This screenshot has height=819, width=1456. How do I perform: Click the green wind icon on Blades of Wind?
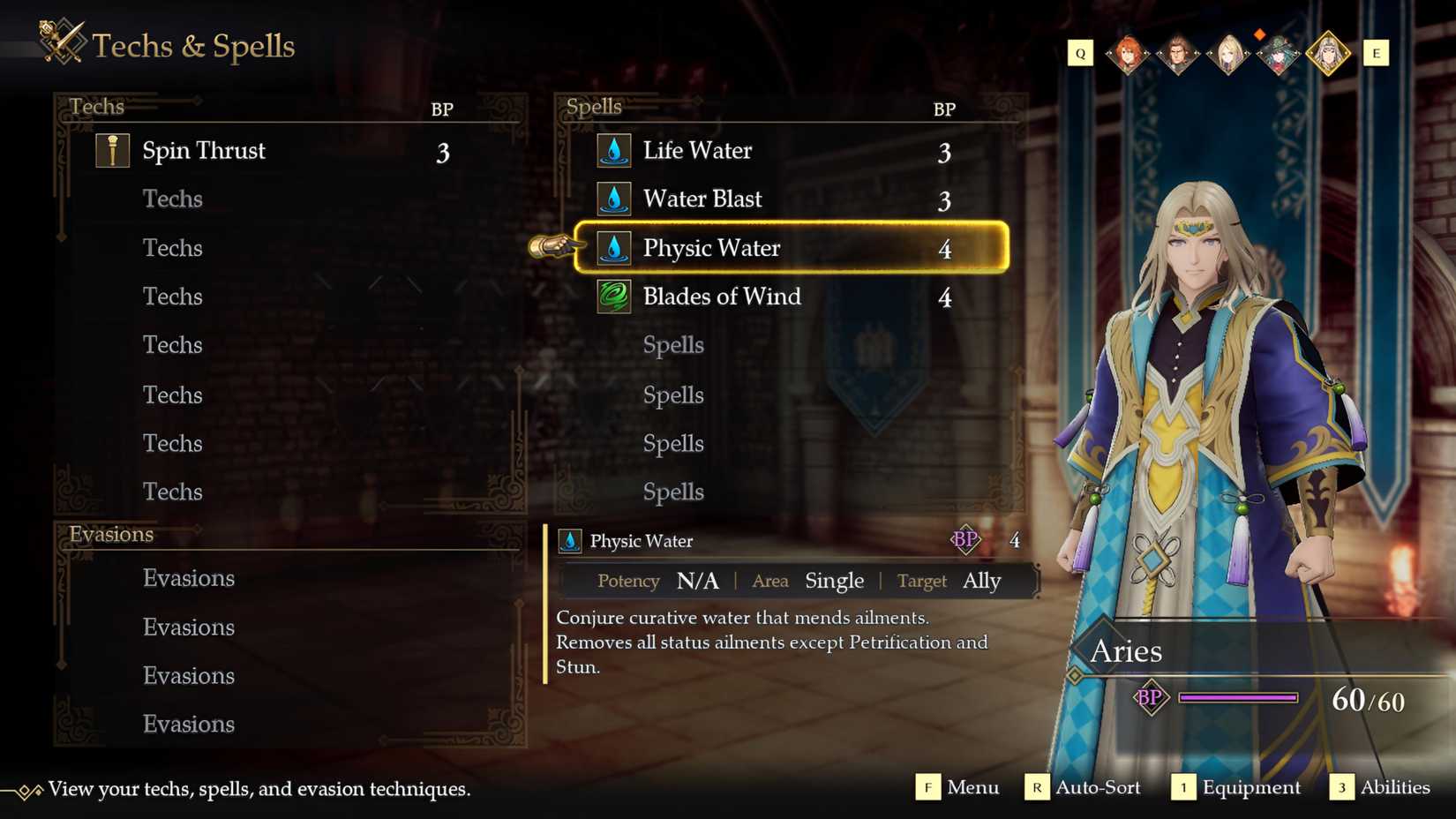click(612, 297)
